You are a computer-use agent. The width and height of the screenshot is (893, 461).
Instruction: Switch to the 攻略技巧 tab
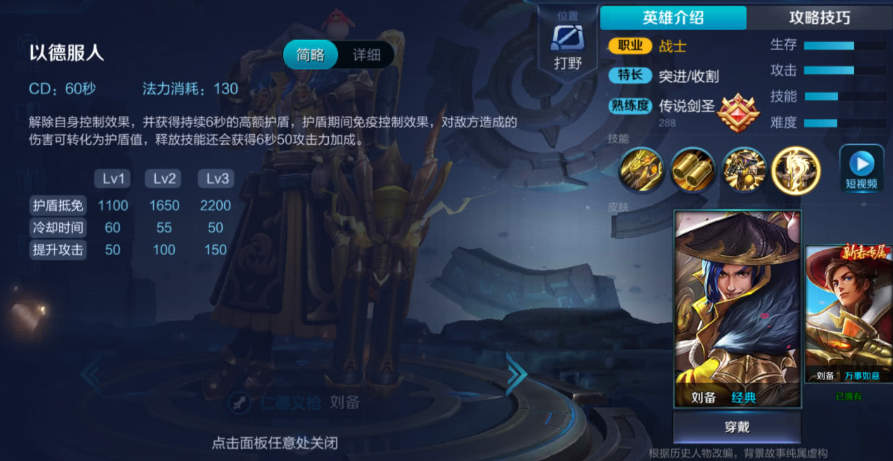pos(820,17)
